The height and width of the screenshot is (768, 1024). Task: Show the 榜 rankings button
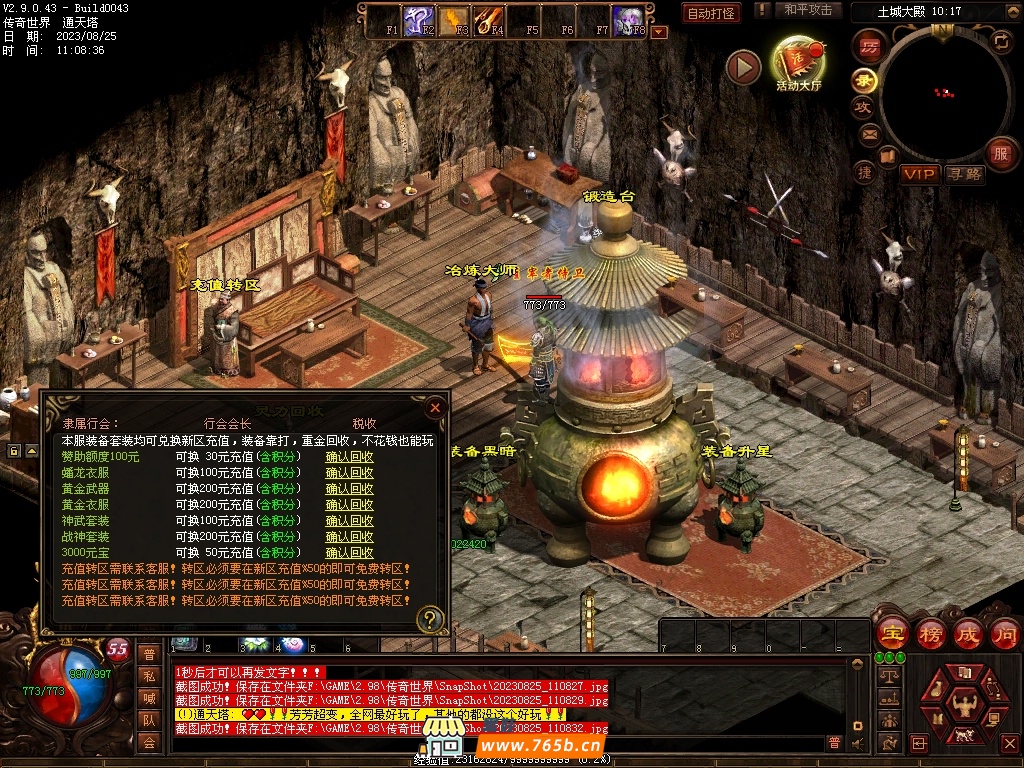point(930,633)
